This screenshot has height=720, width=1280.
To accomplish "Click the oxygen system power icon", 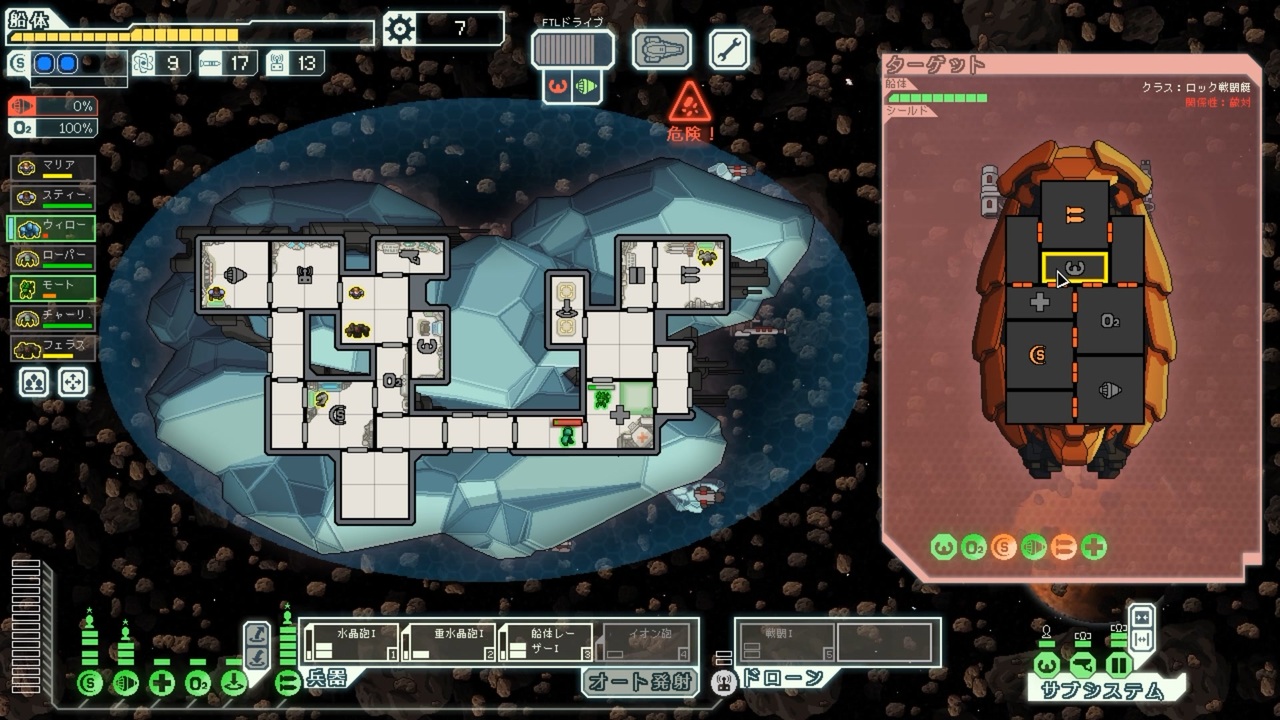I will 198,683.
